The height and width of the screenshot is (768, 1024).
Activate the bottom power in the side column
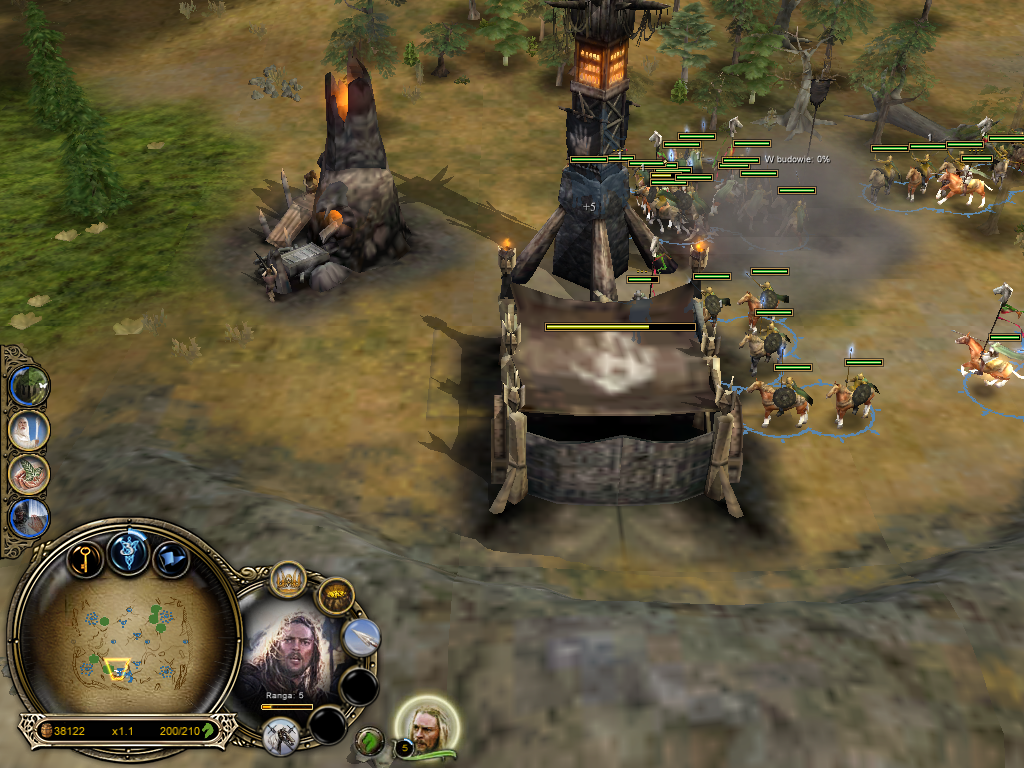(29, 518)
